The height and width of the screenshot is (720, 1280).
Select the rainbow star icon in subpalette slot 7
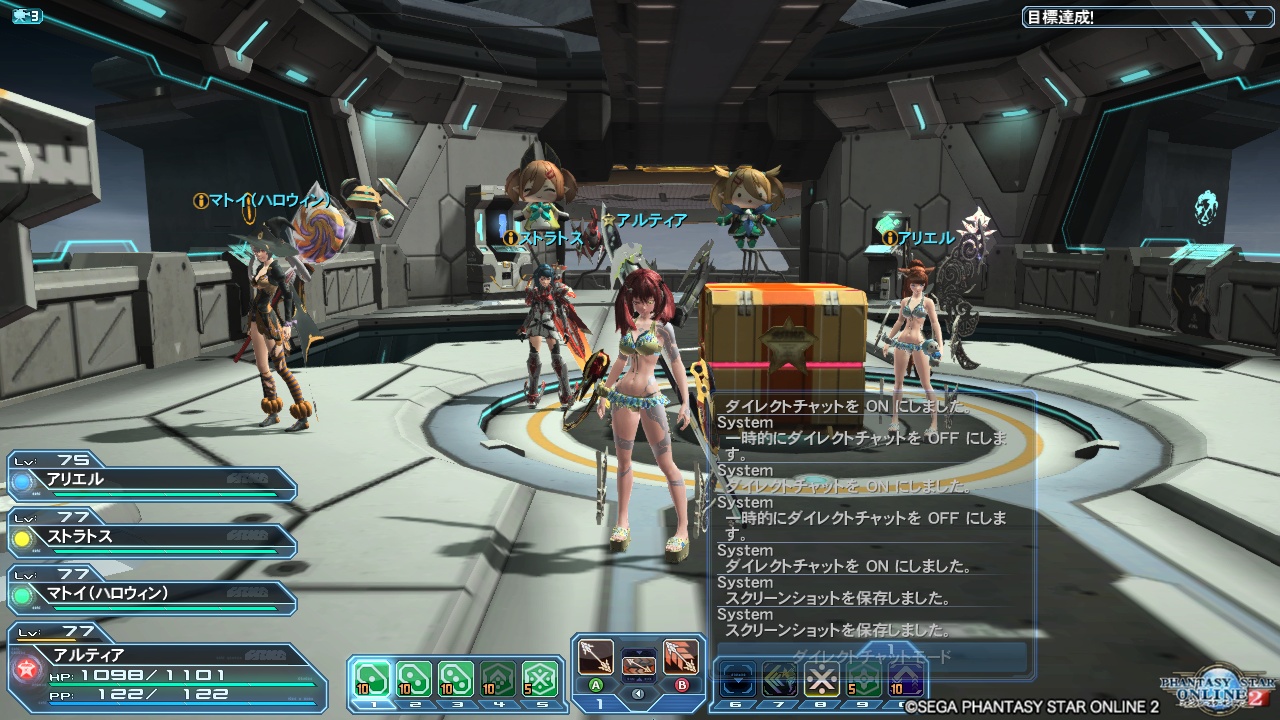(779, 678)
